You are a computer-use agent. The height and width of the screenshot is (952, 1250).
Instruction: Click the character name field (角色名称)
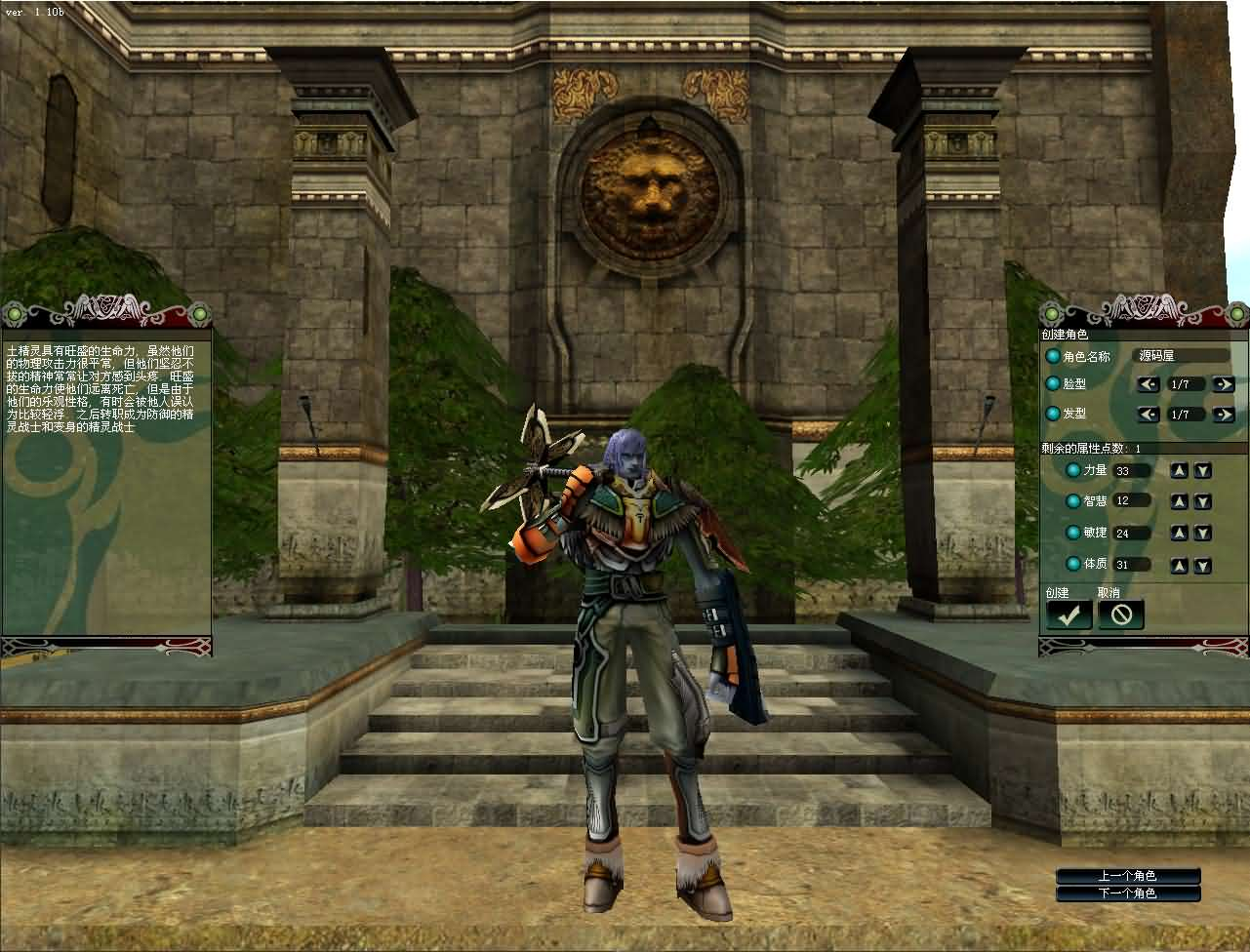1181,356
